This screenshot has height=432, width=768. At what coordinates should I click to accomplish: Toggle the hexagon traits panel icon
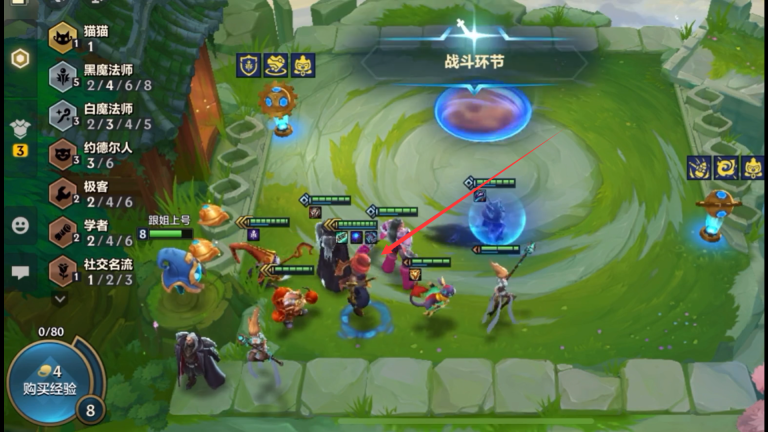20,58
